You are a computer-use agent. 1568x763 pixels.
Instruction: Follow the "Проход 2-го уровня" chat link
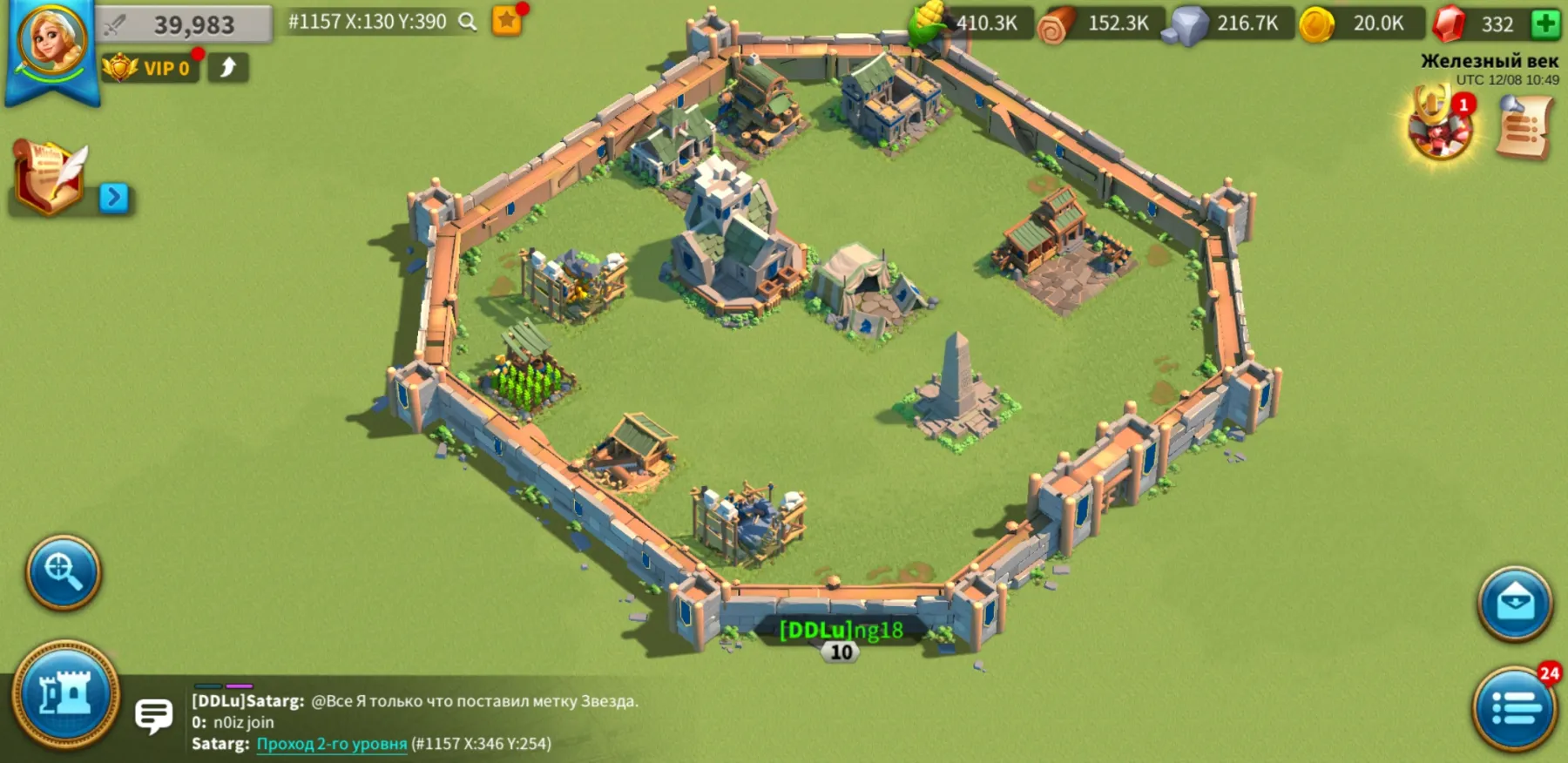pyautogui.click(x=331, y=744)
